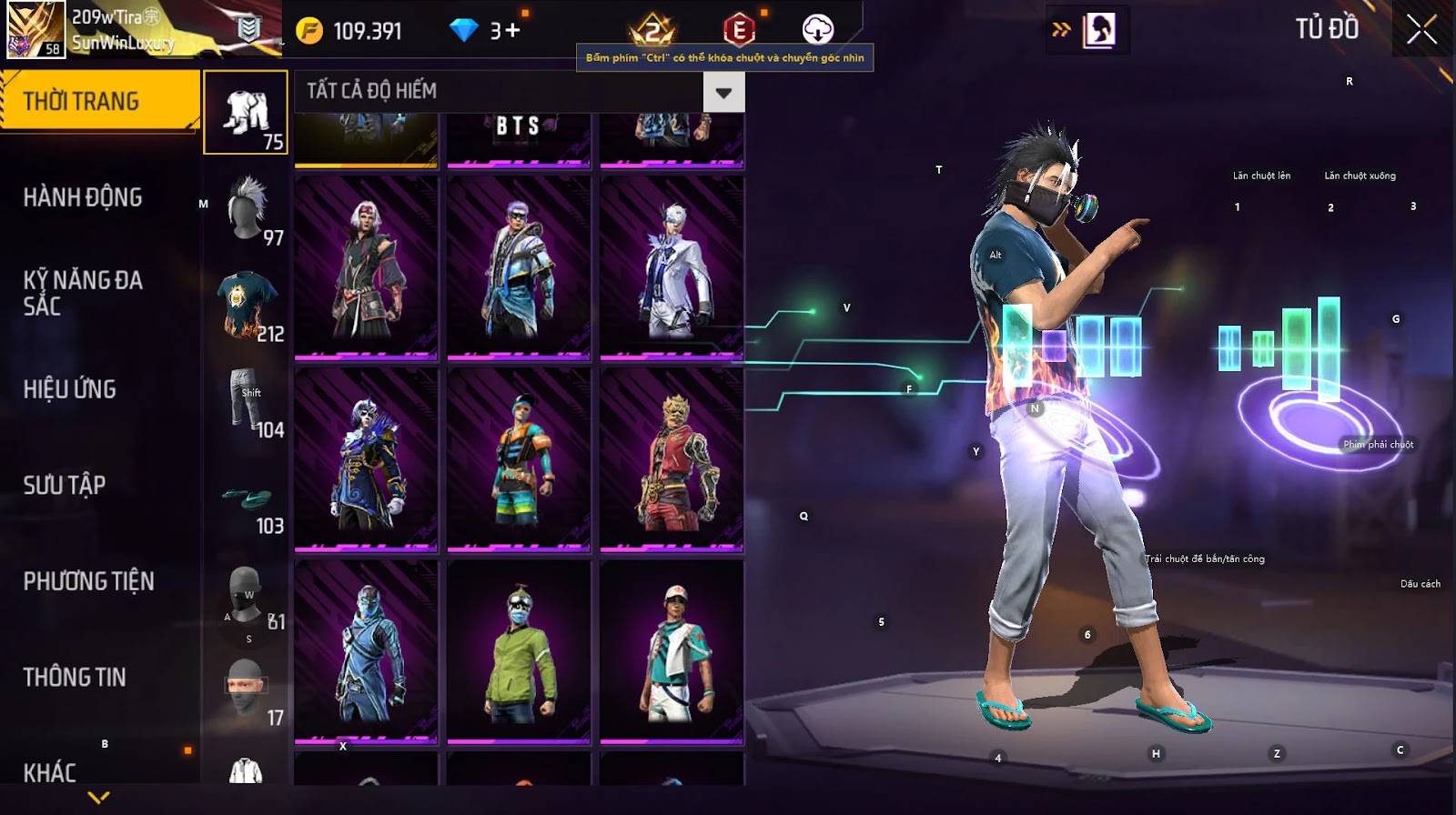Select the gold-masked red outfit thumbnail
1456x815 pixels.
[x=672, y=459]
